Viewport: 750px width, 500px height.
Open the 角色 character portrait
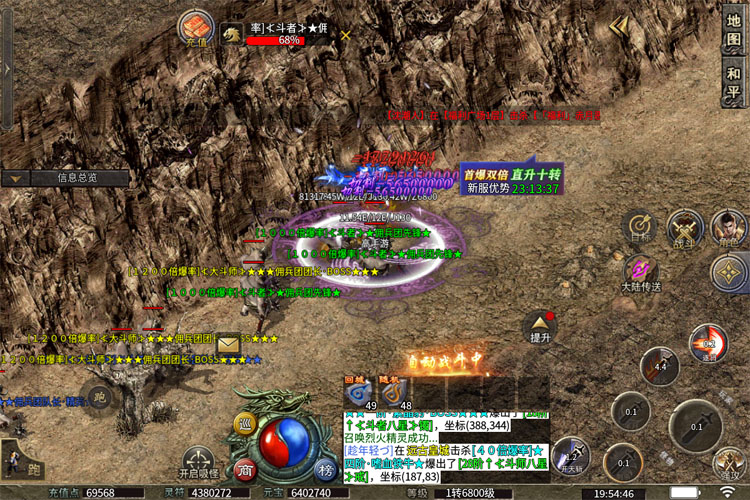pyautogui.click(x=731, y=227)
